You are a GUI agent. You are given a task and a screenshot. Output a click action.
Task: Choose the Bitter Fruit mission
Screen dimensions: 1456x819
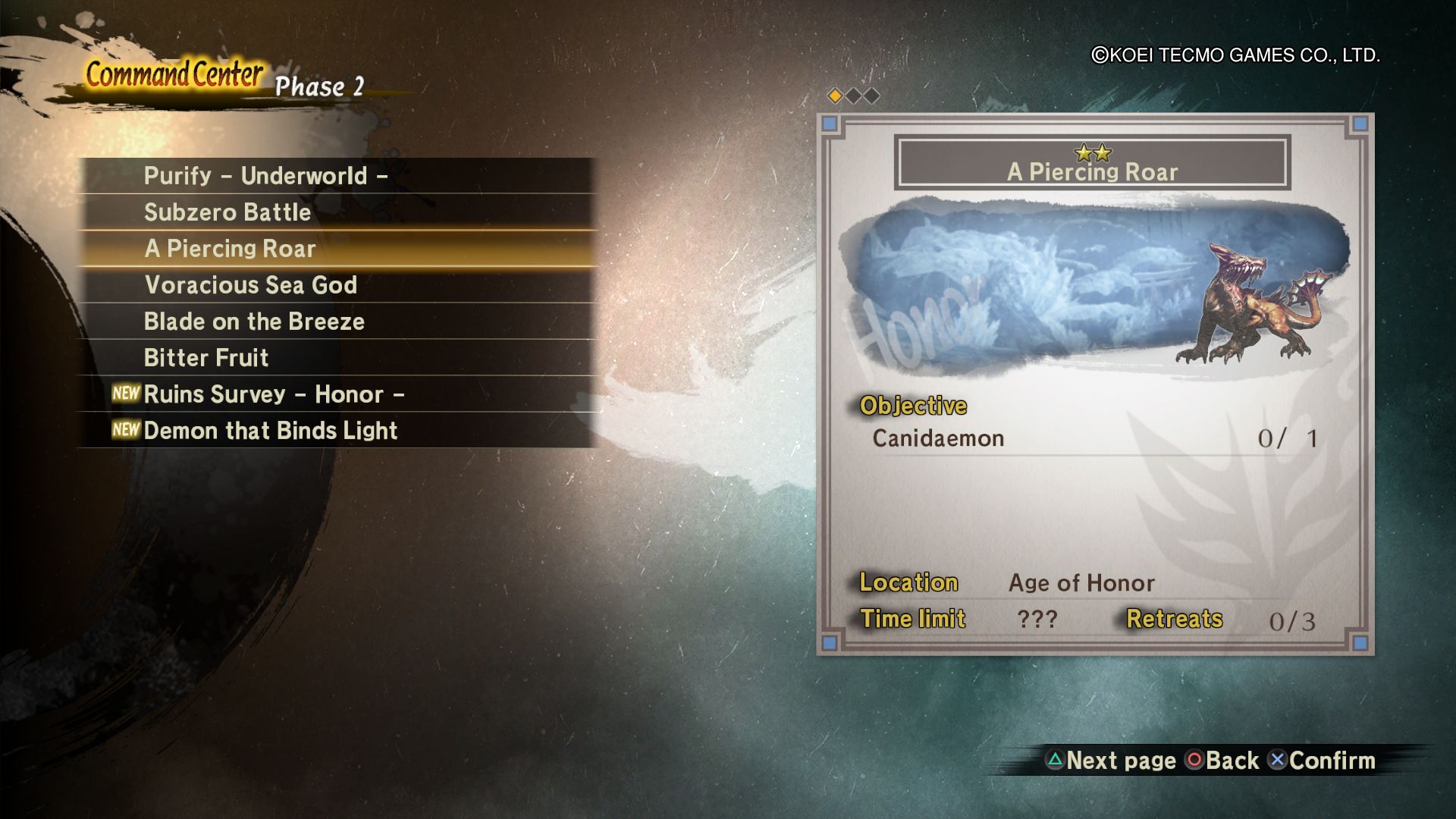pos(206,358)
